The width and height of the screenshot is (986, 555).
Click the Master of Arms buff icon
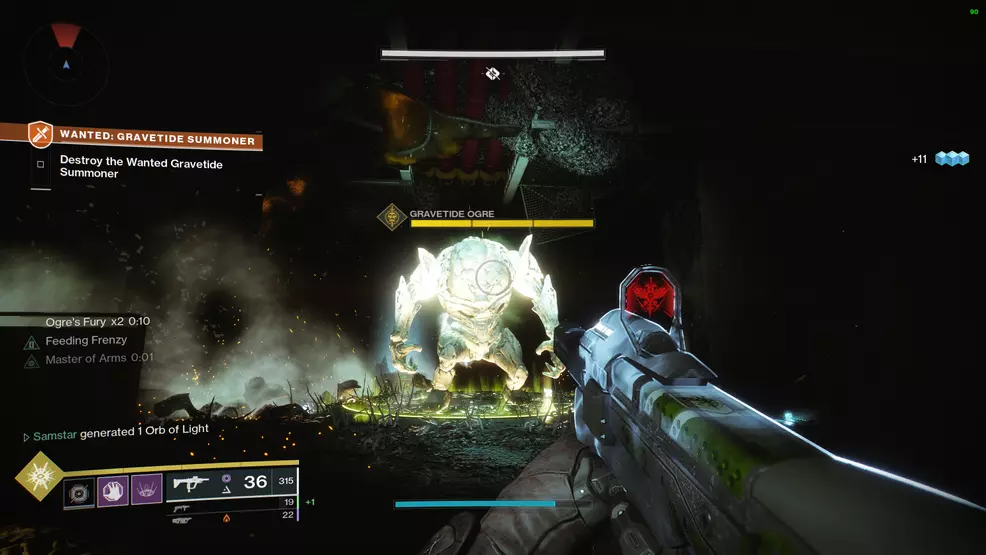pos(31,359)
